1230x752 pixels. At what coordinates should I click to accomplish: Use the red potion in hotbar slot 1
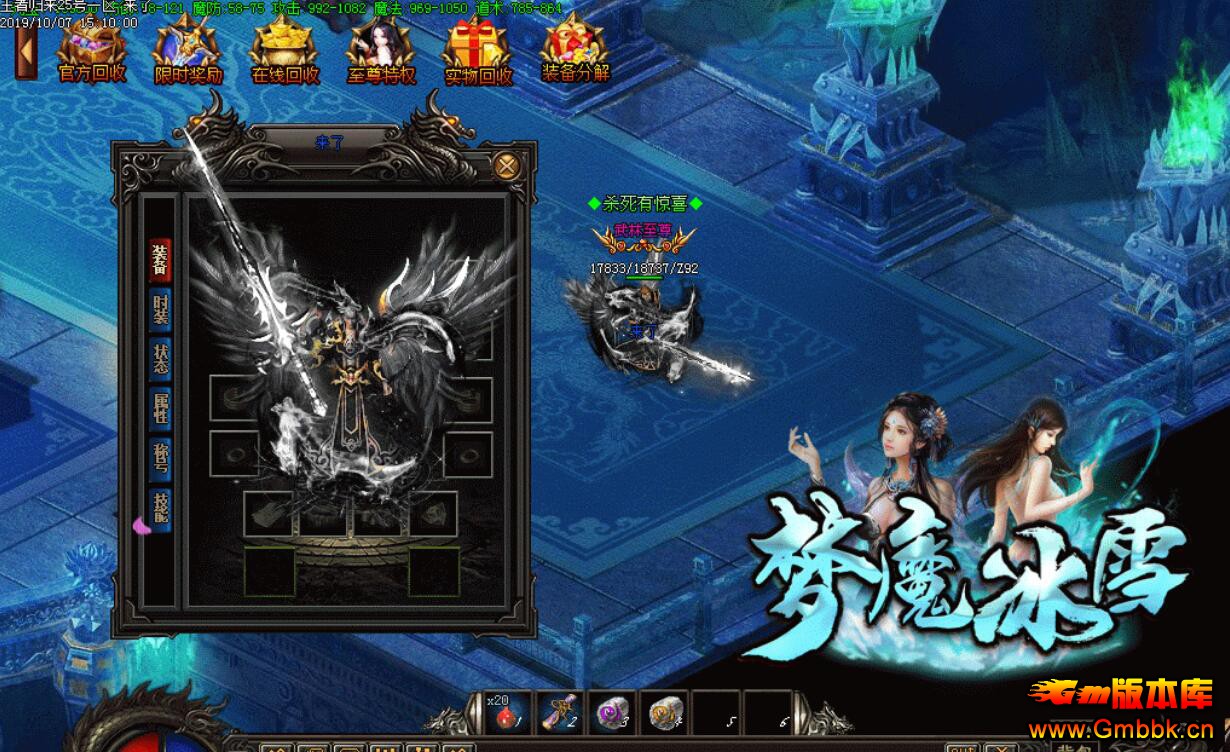coord(509,712)
